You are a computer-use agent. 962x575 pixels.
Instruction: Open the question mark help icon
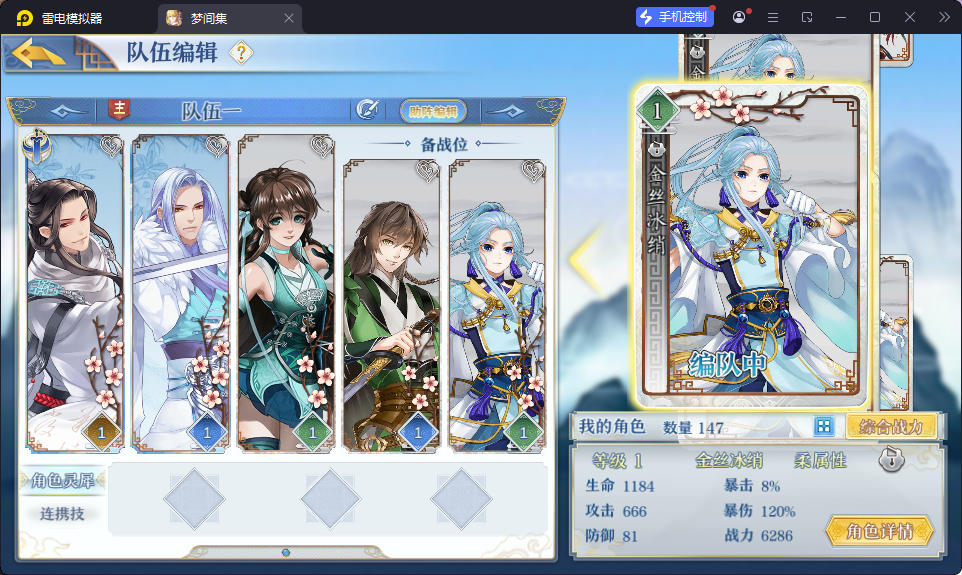point(241,53)
